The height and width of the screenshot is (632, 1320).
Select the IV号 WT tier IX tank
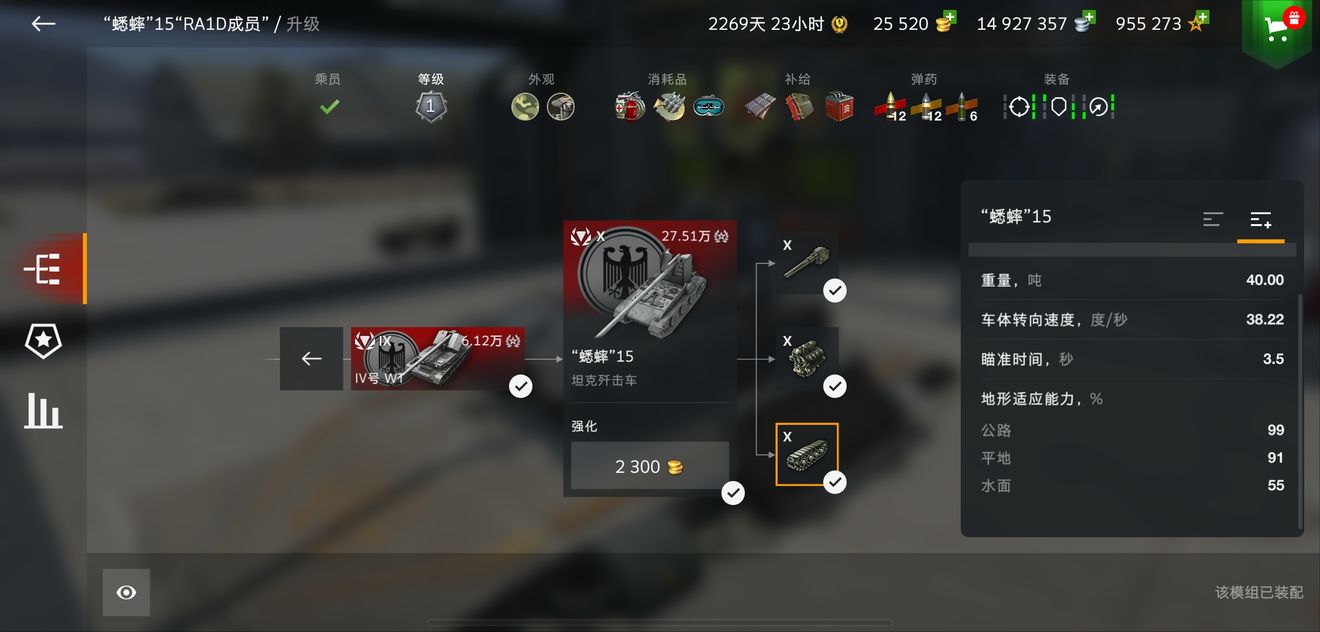[438, 358]
